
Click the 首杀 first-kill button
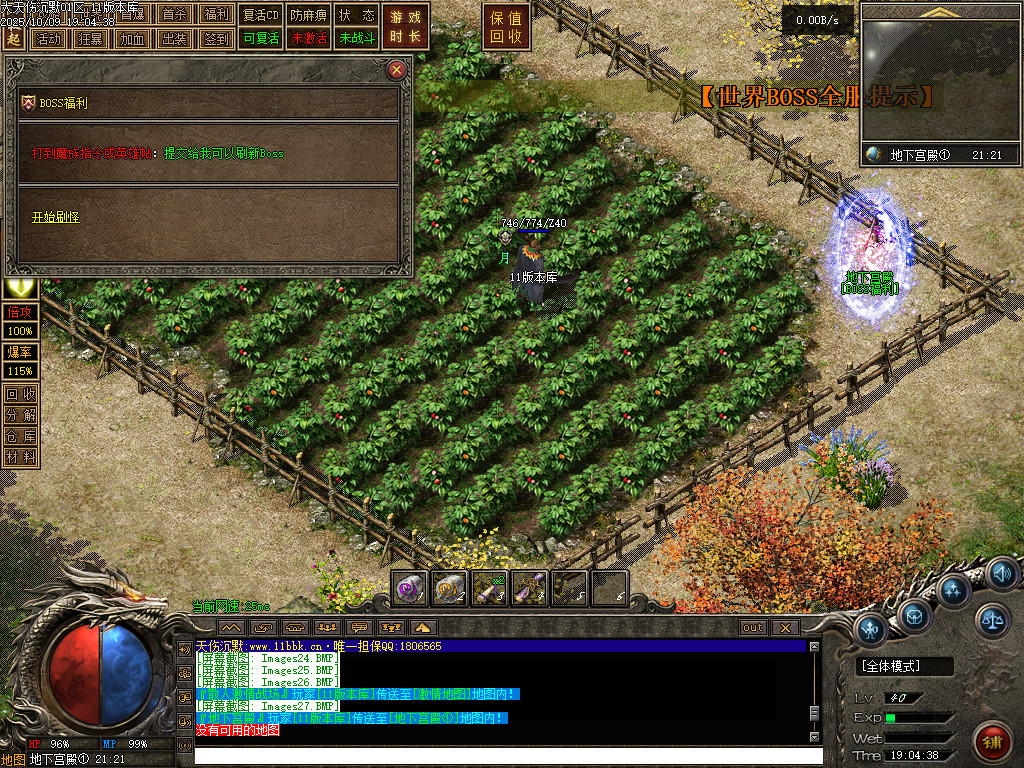point(174,15)
